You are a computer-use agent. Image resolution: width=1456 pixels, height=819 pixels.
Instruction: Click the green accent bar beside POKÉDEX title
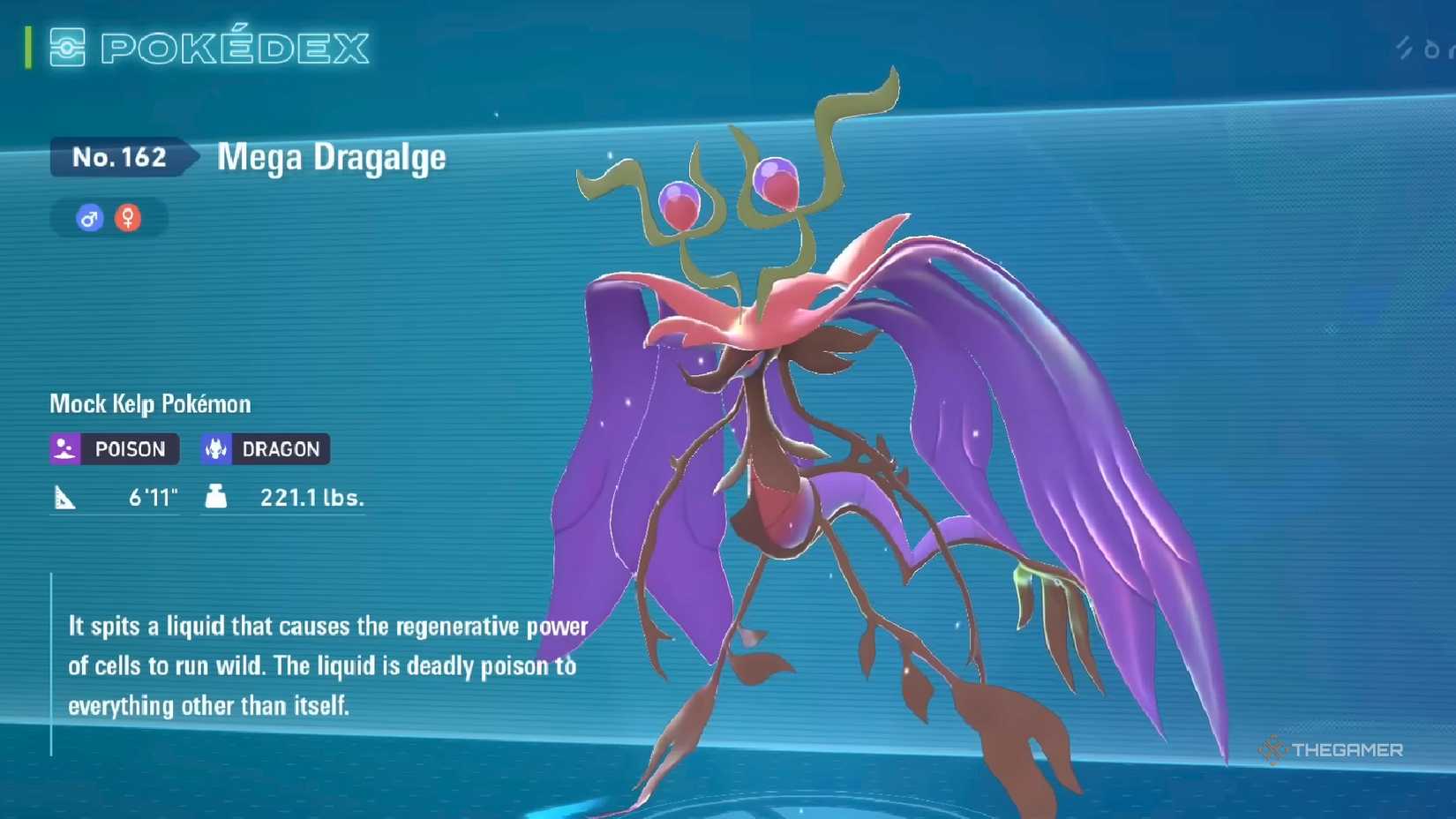[28, 46]
